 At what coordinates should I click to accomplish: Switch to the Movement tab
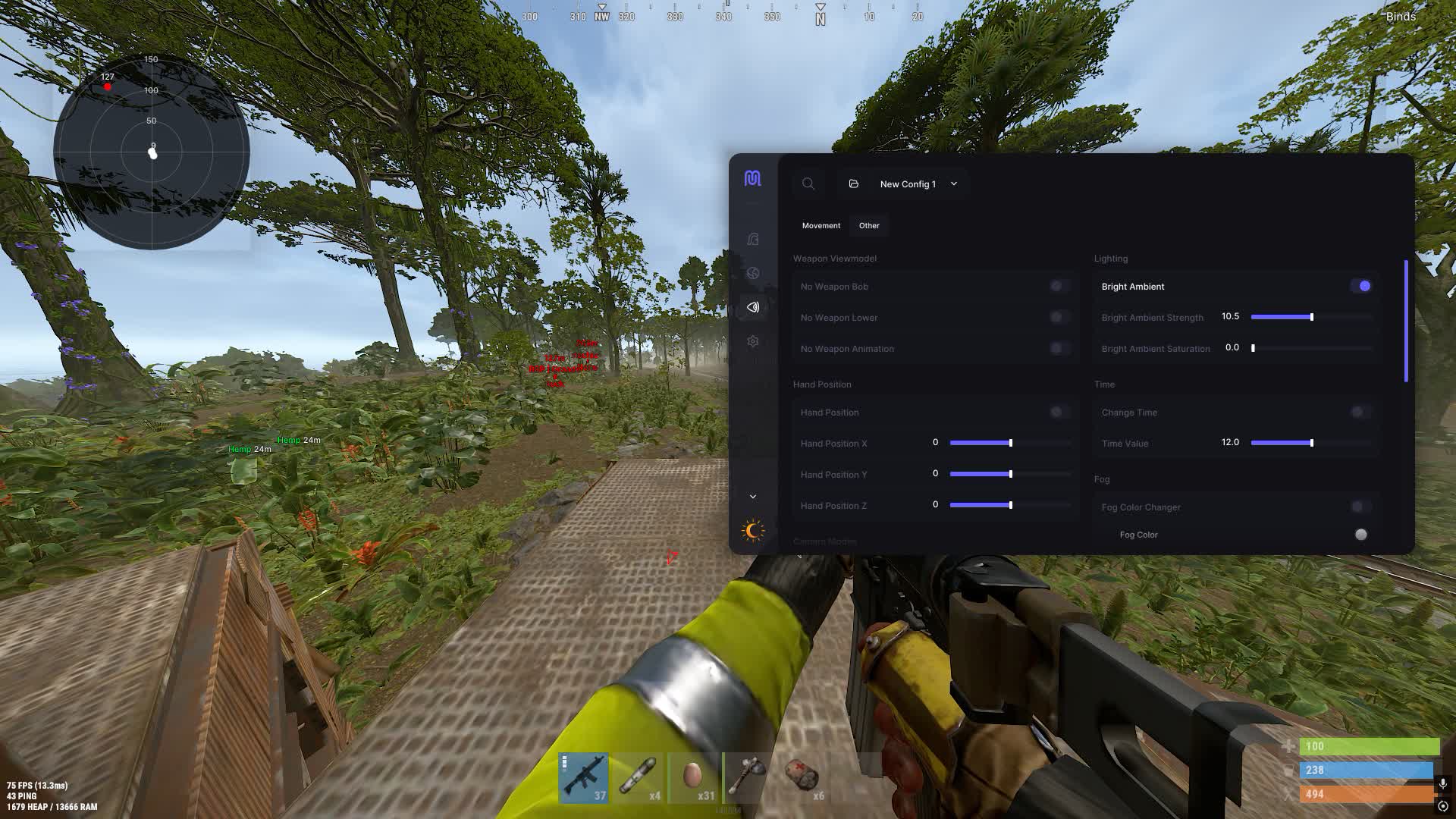pos(821,225)
